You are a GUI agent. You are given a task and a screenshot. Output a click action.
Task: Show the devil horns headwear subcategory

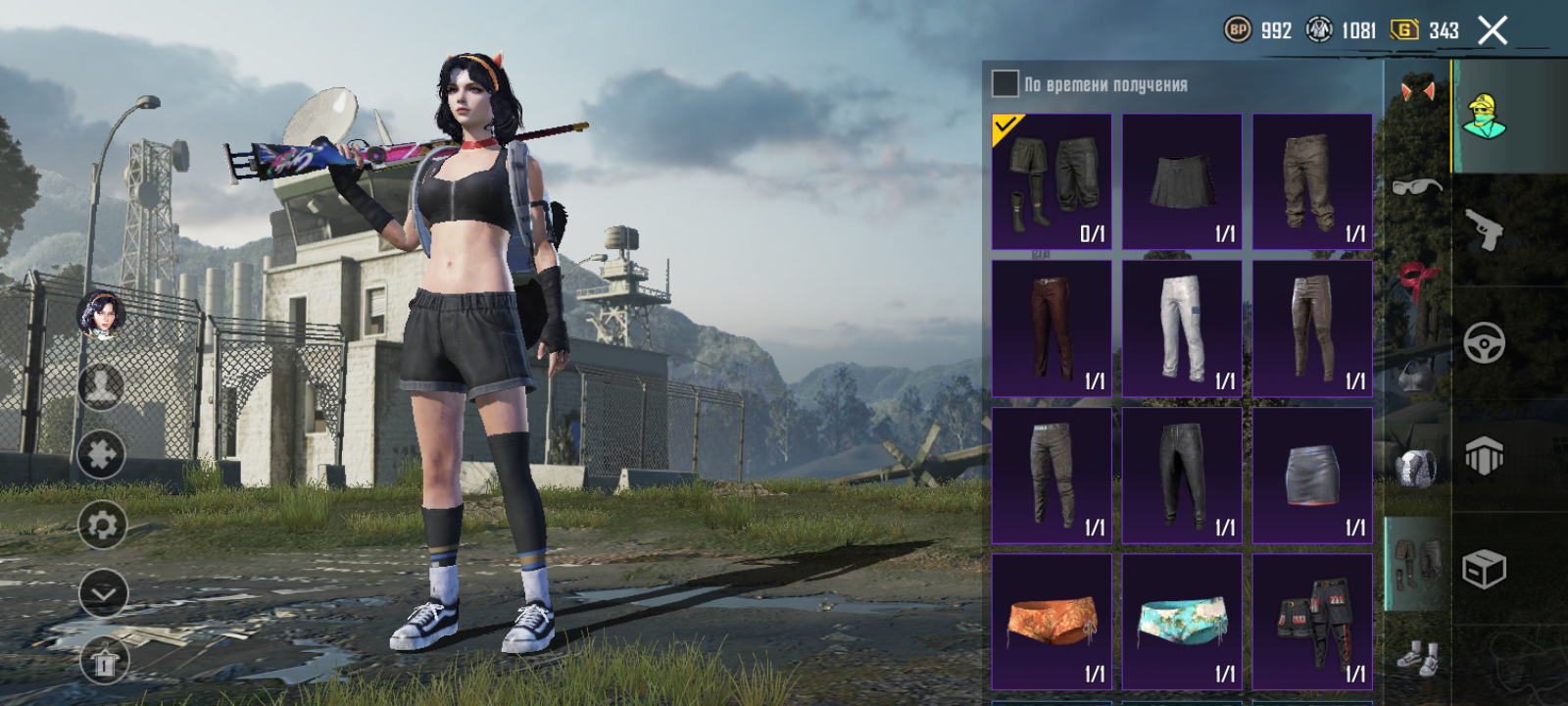pyautogui.click(x=1417, y=91)
